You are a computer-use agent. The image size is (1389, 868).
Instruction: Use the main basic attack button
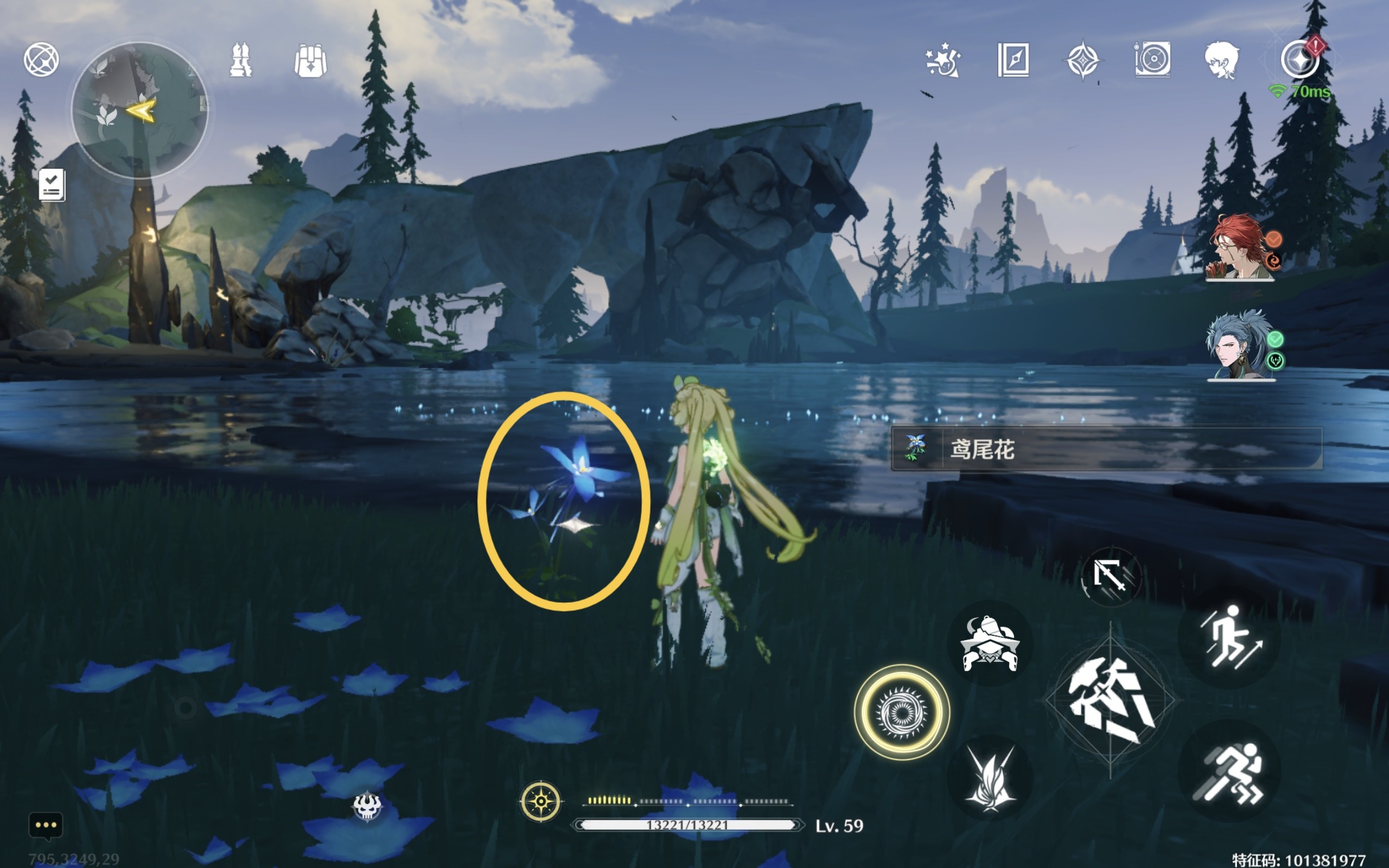pos(1110,700)
